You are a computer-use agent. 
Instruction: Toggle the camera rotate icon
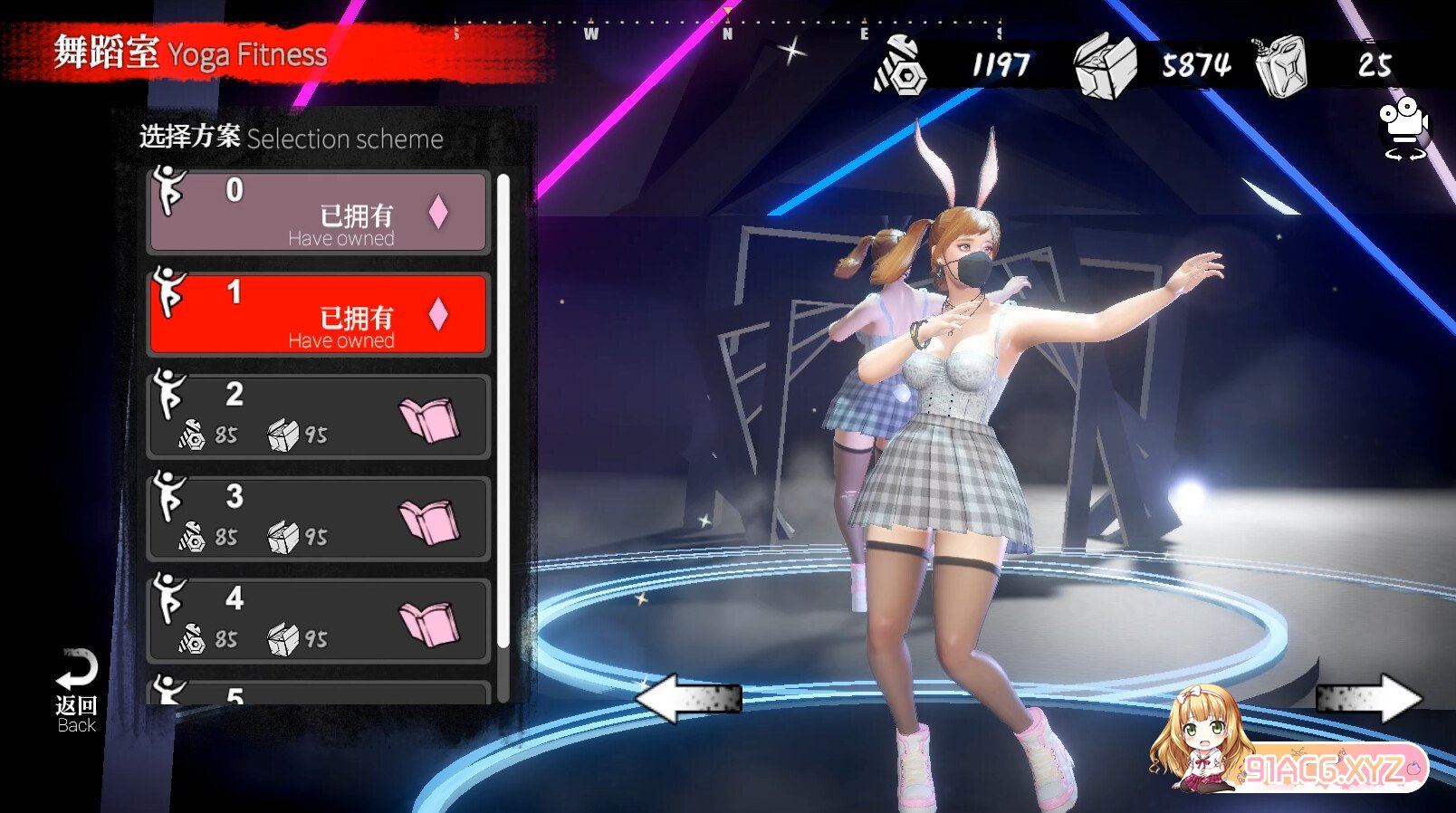[1403, 129]
